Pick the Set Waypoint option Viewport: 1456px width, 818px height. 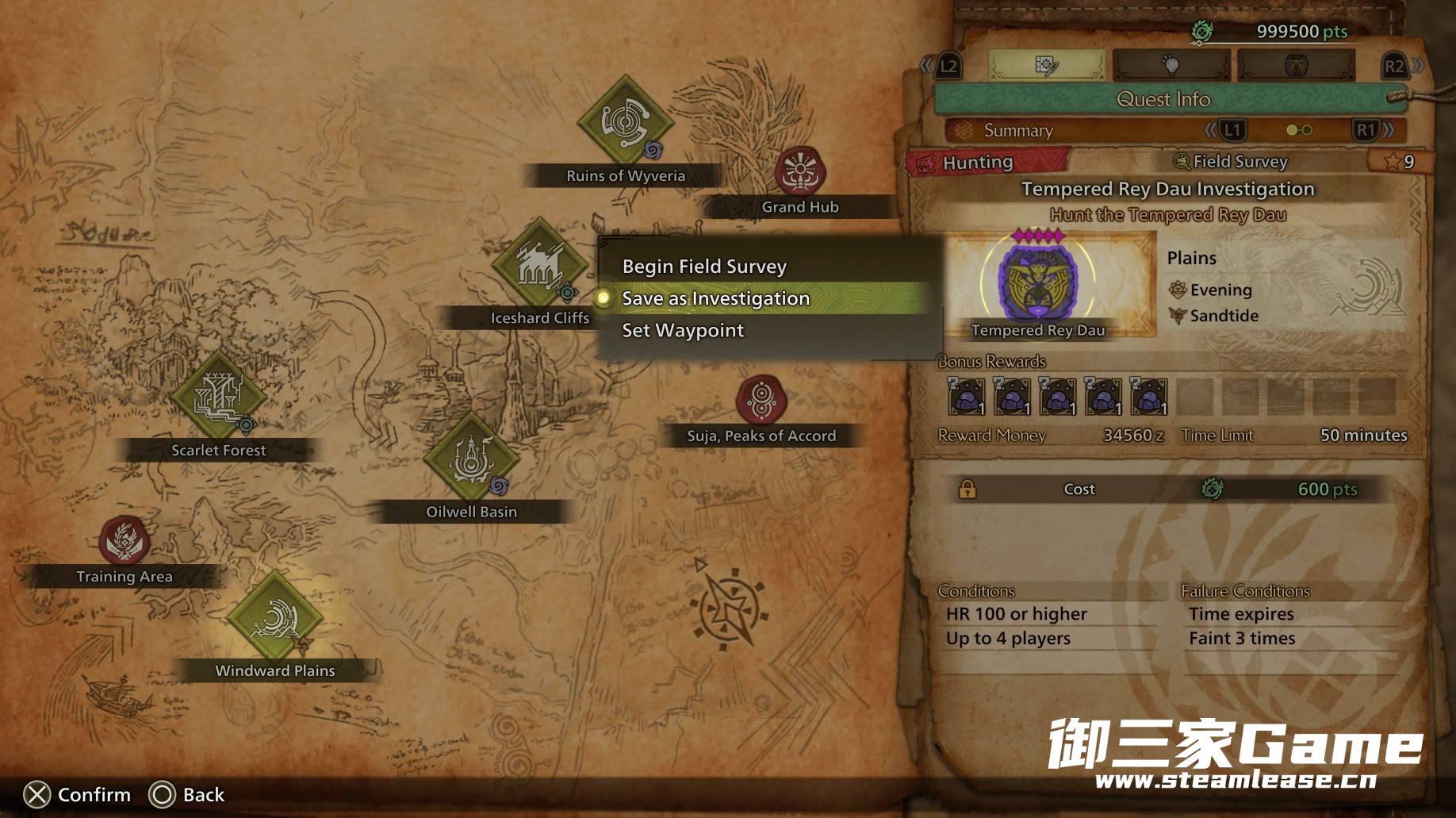pos(683,330)
